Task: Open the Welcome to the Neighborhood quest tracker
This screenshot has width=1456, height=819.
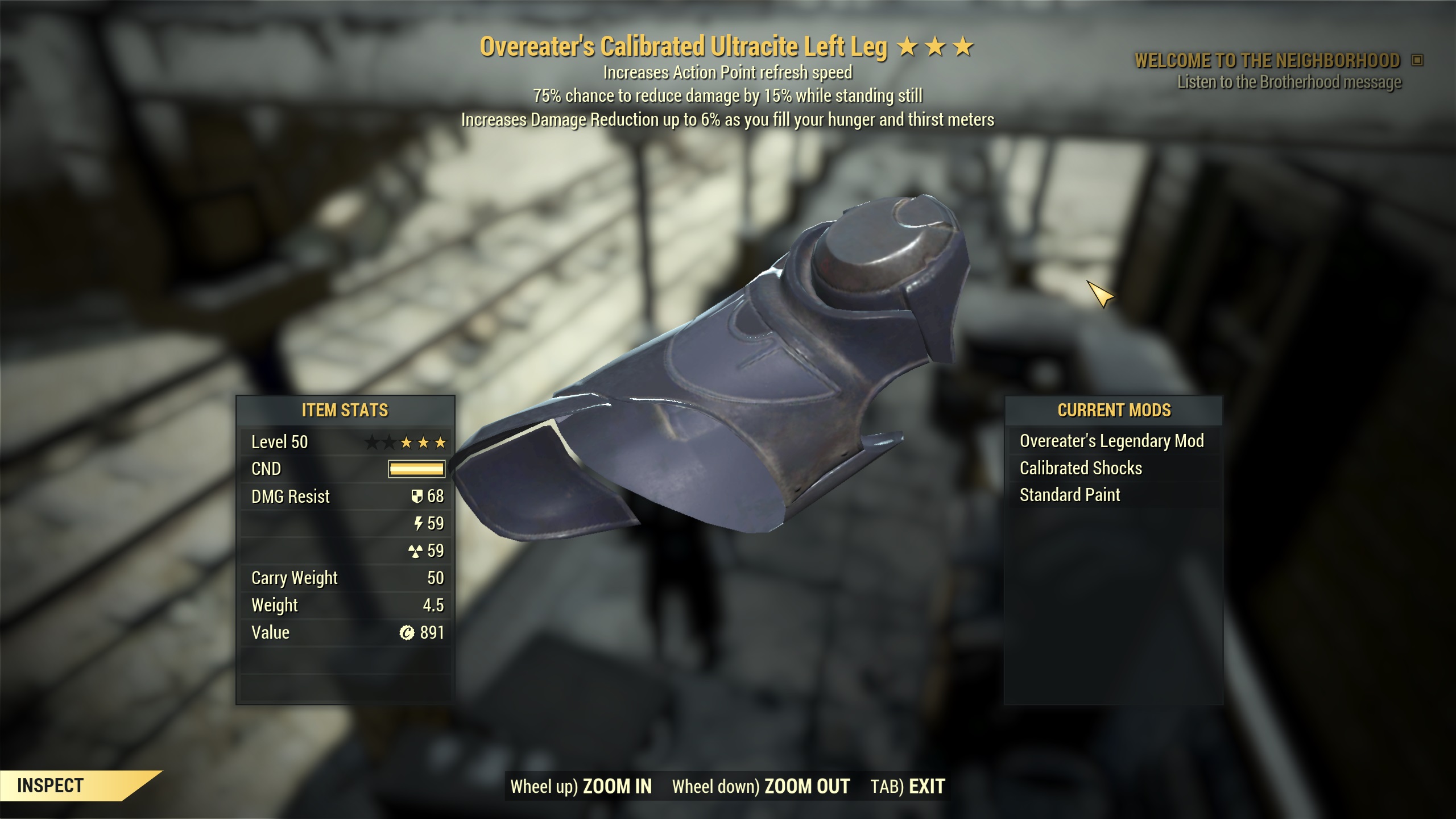Action: pos(1267,60)
